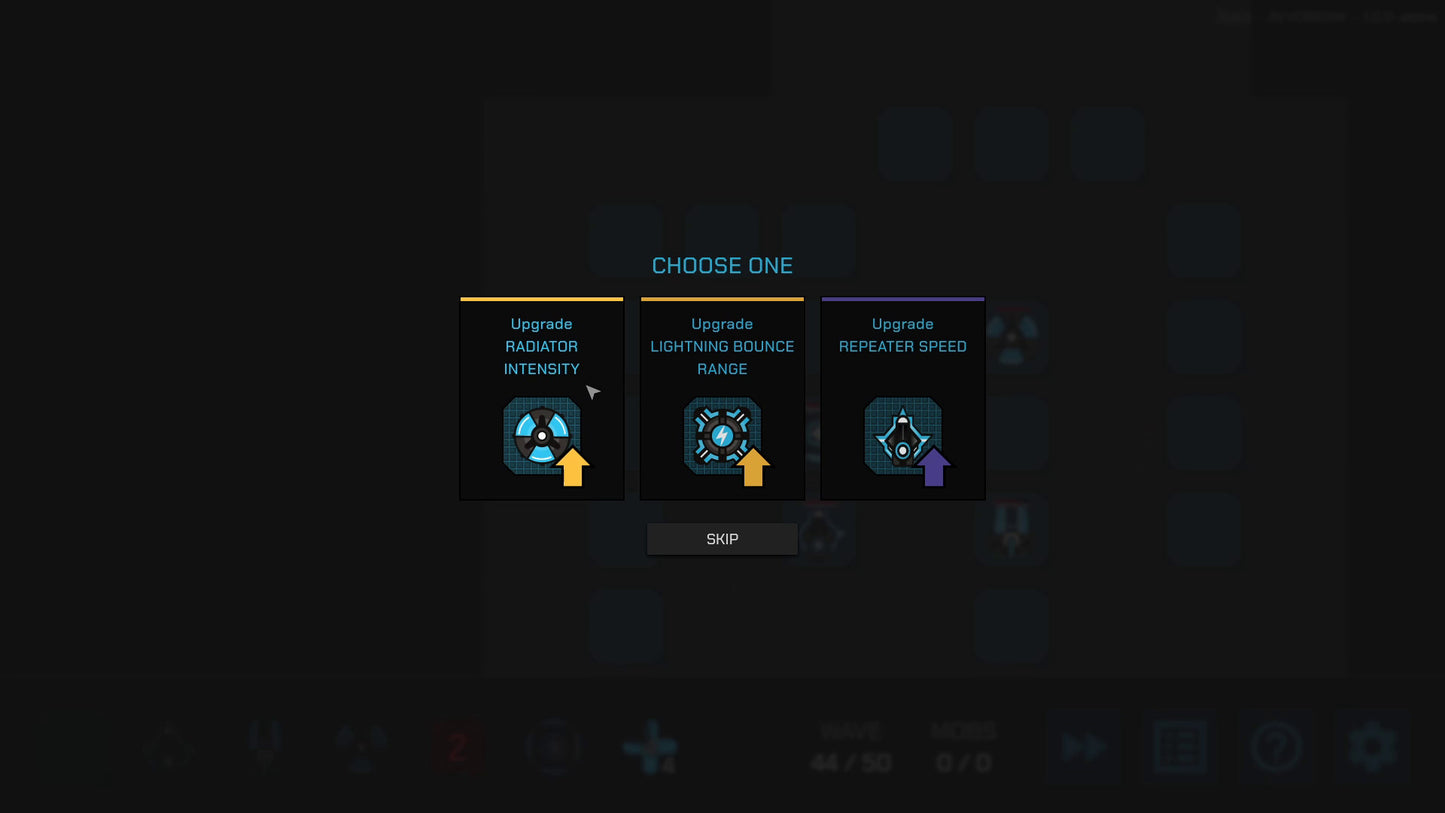Select the Repeater Speed upgrade card

point(902,398)
